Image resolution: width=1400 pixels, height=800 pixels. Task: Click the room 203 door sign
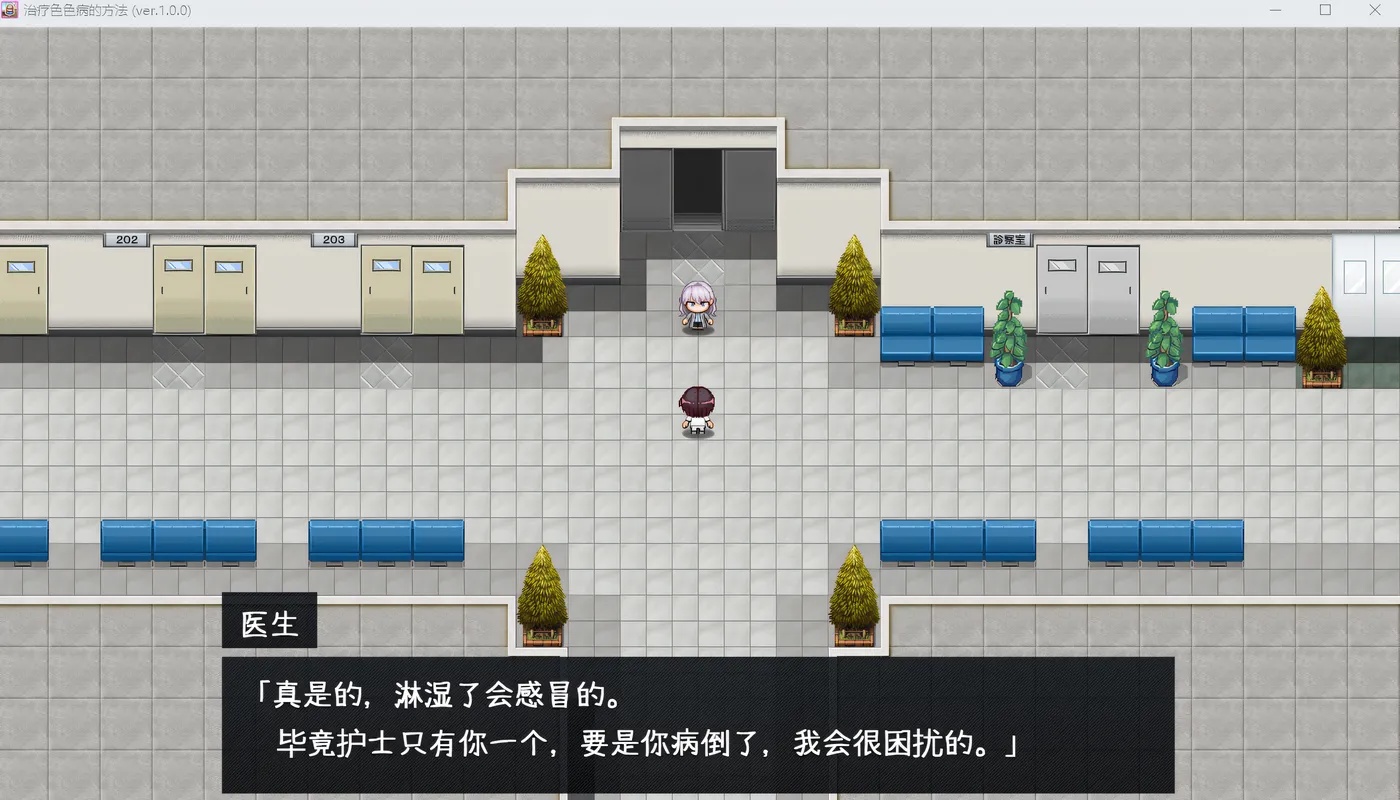333,239
